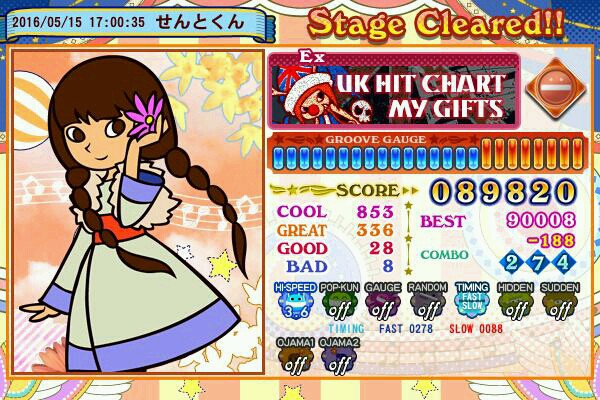This screenshot has height=400, width=600.
Task: Click the UK HIT CHART MY GIFTS song banner
Action: 391,90
